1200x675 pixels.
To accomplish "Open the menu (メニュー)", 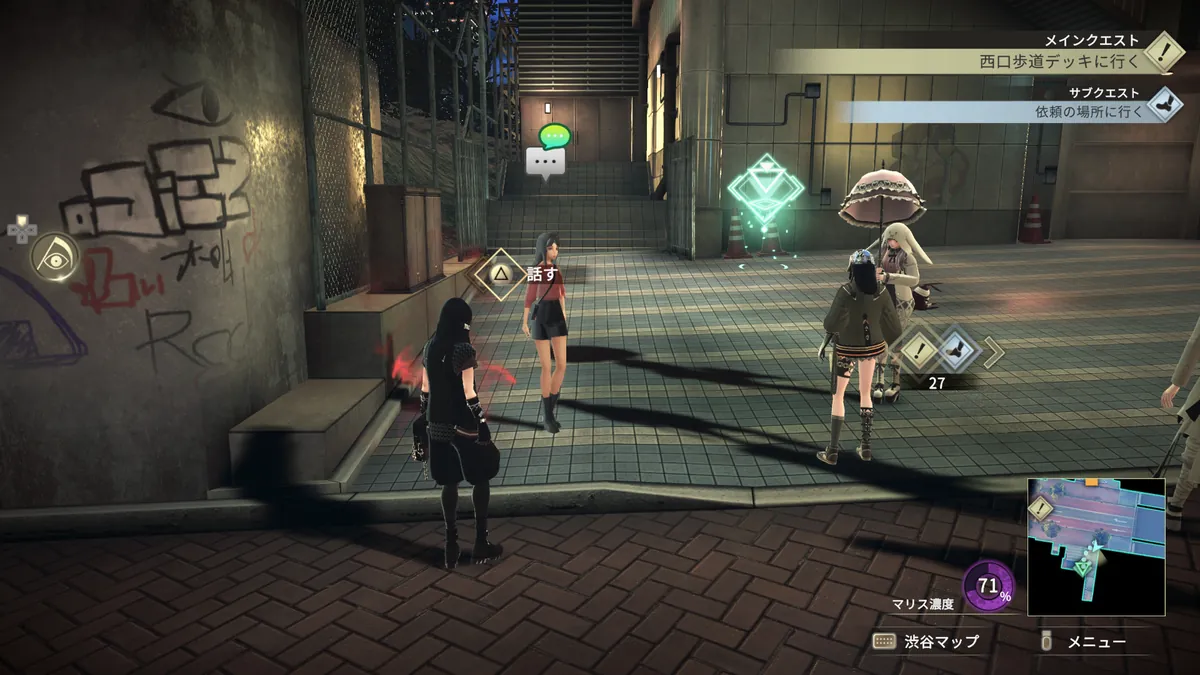I will [x=1085, y=642].
